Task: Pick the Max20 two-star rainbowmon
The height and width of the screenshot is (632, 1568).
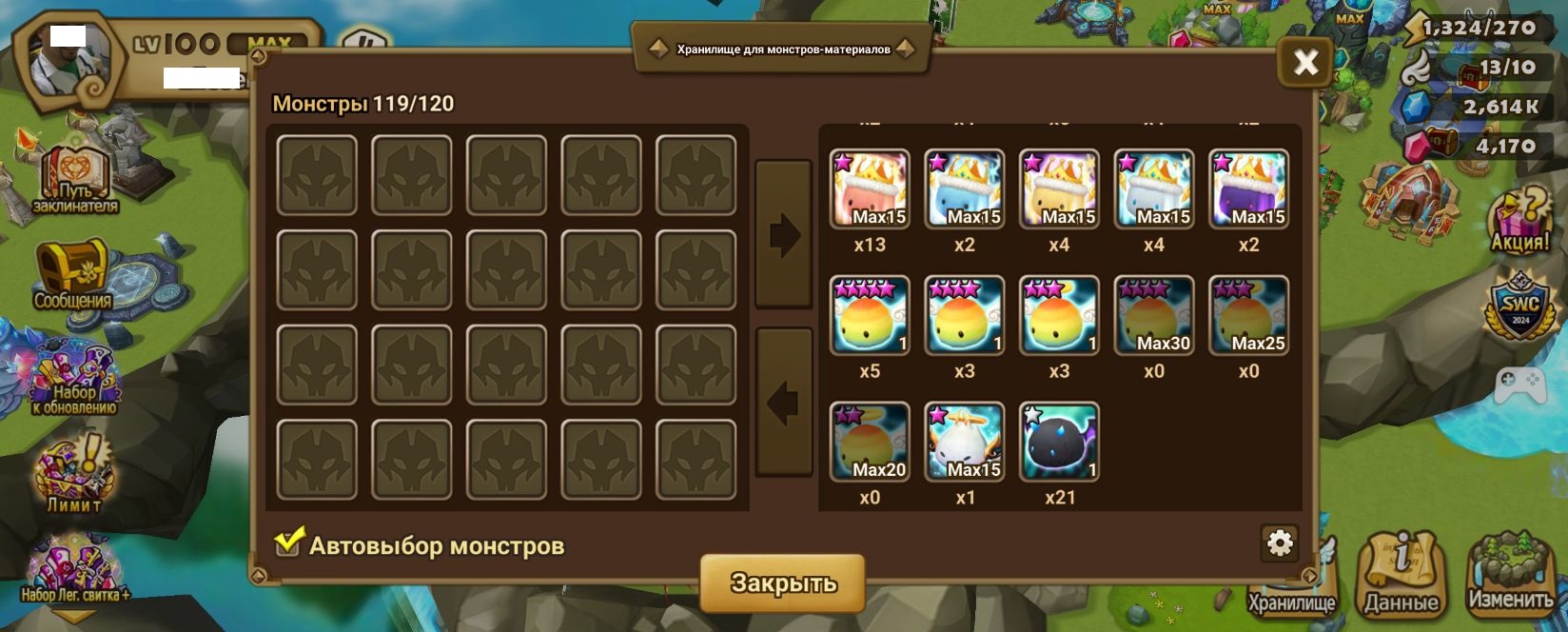Action: [x=870, y=442]
